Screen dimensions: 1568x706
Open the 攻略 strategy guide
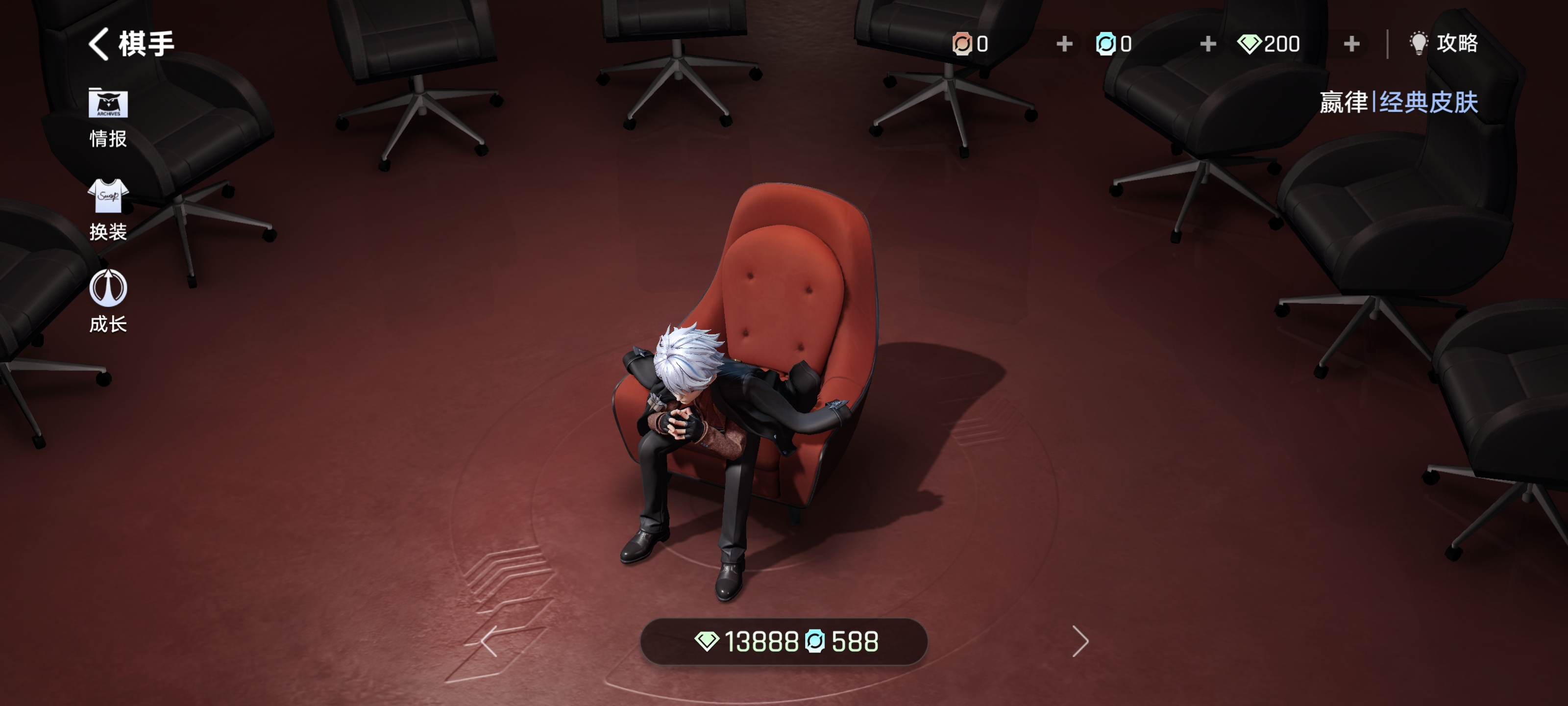click(1444, 43)
